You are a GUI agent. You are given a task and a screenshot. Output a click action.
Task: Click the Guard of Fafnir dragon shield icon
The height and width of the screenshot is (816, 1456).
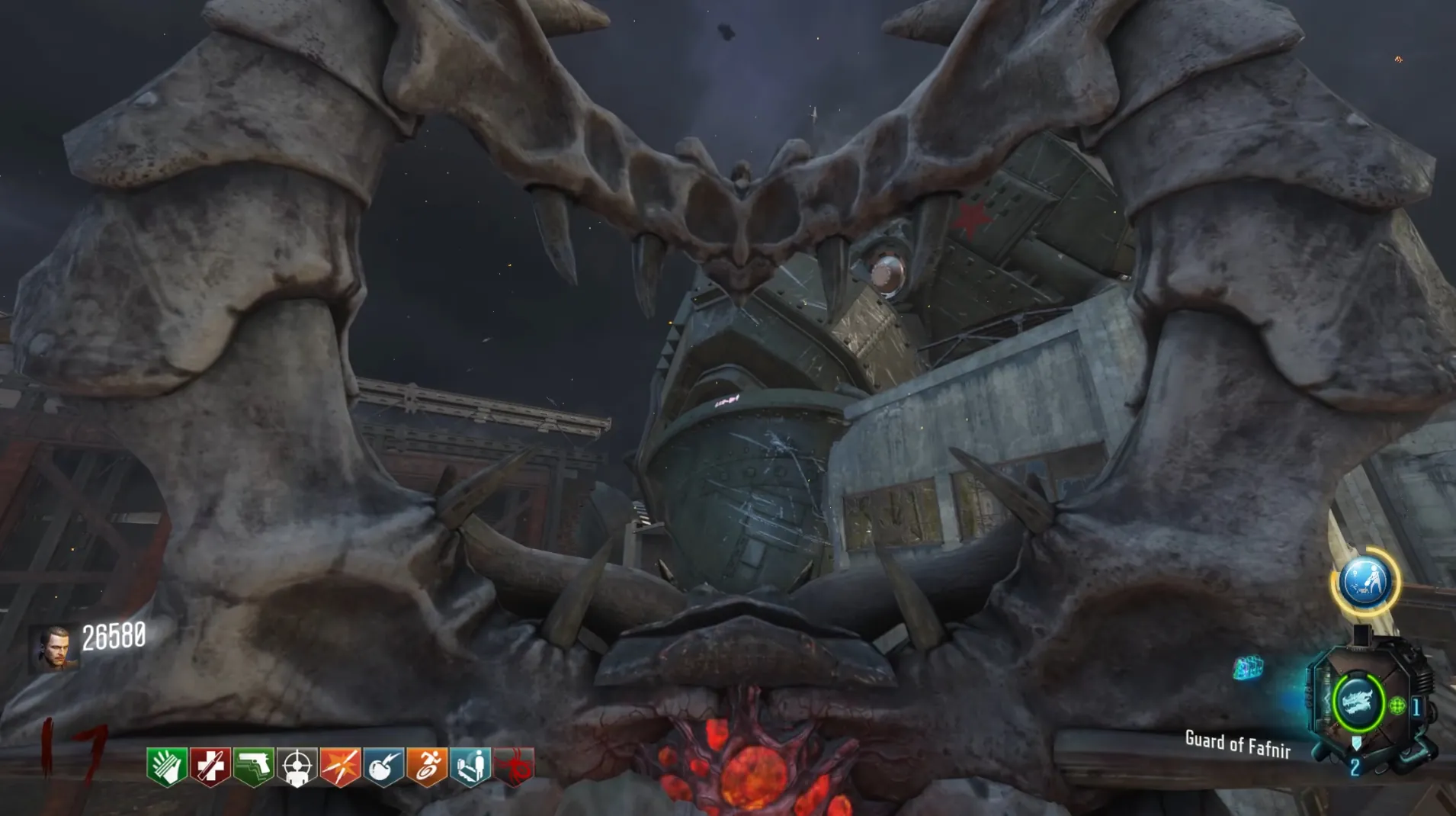(1358, 702)
